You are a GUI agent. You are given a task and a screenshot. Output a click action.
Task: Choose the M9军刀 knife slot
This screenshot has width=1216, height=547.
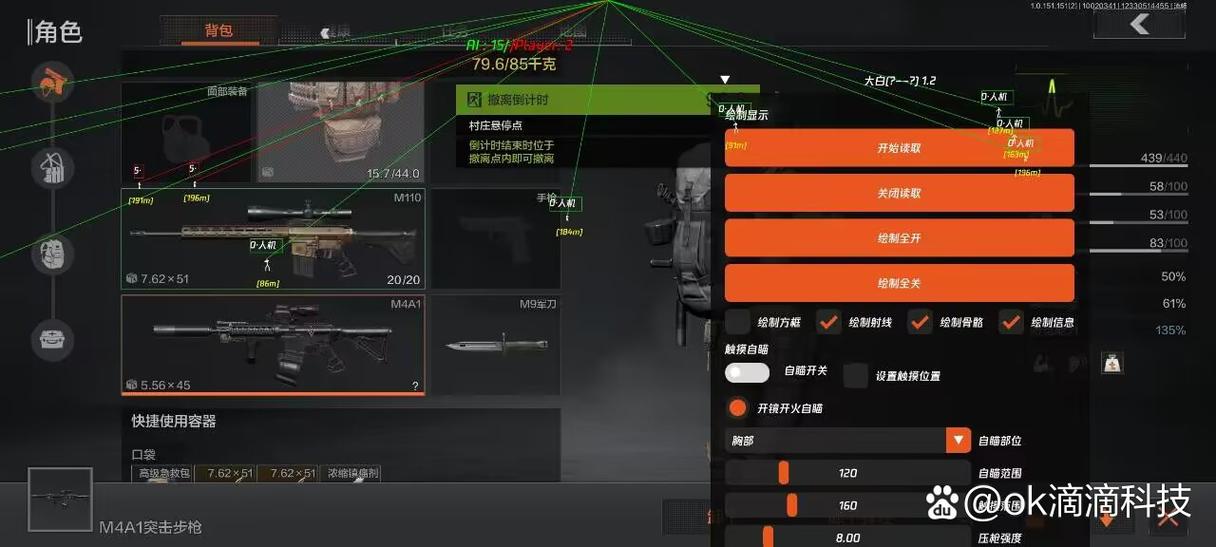click(x=496, y=344)
